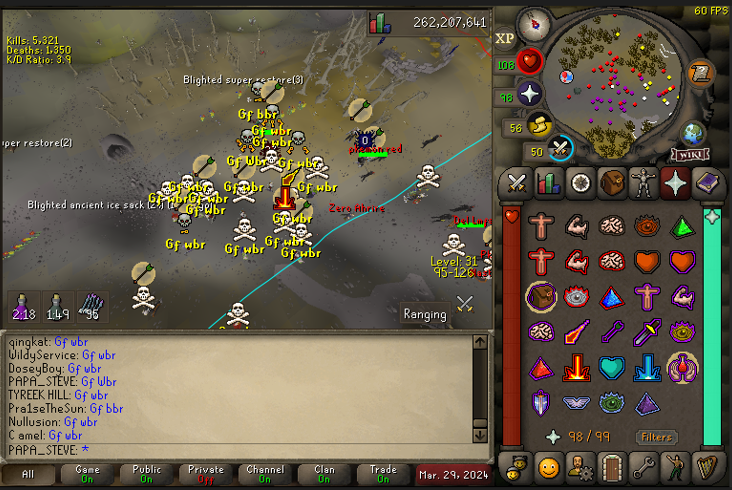The height and width of the screenshot is (490, 732).
Task: Open the Spellbook tab
Action: (x=708, y=183)
